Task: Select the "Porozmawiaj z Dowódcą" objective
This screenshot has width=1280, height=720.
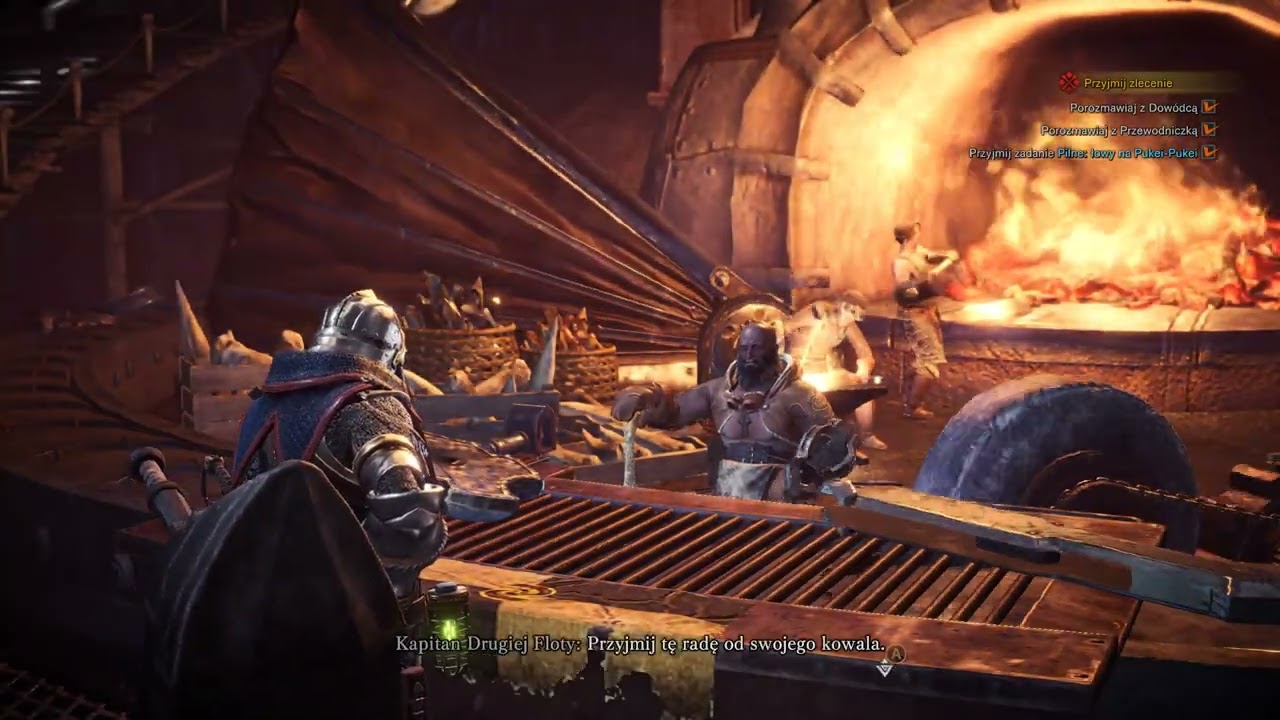Action: pos(1133,107)
